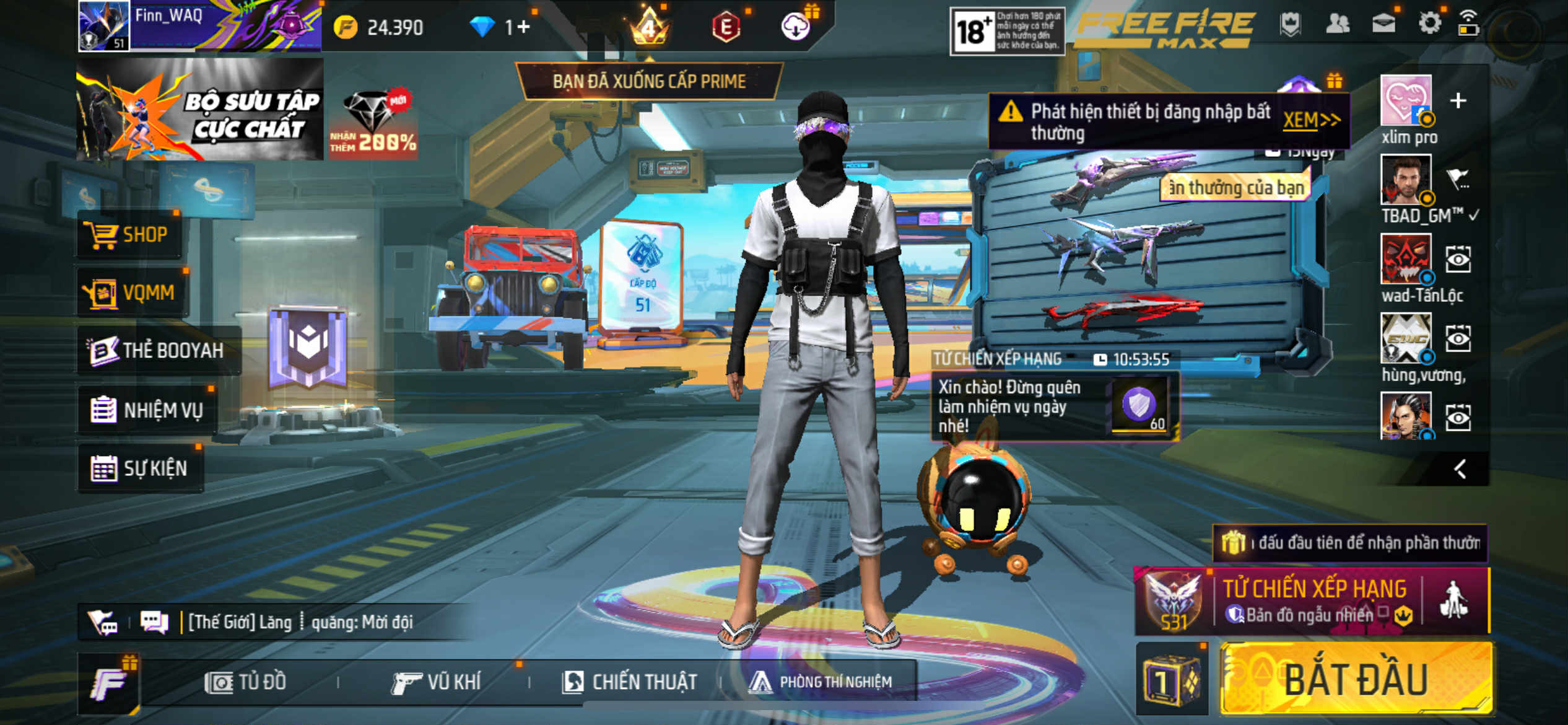
Task: Open the BỘ SƯU TẬP CỰC CHẤT banner
Action: [x=199, y=110]
